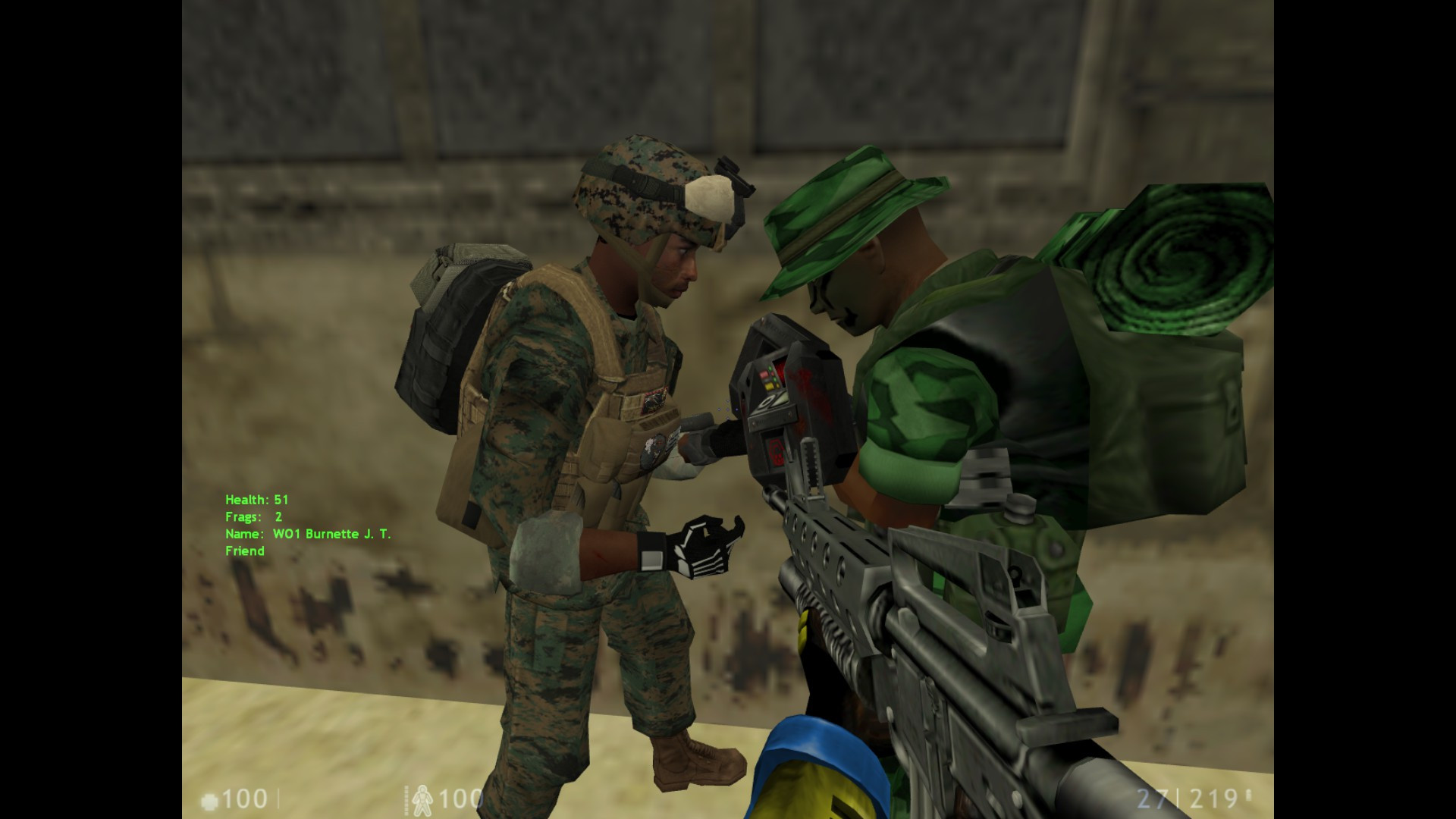Click the small bullet icon beside ammo count
Viewport: 1456px width, 819px height.
pyautogui.click(x=1247, y=794)
